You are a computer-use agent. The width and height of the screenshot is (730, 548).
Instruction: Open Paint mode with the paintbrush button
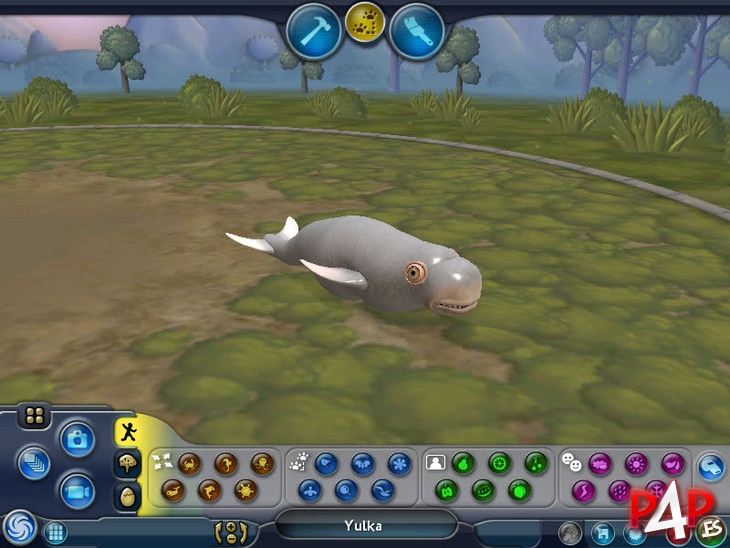(x=417, y=31)
